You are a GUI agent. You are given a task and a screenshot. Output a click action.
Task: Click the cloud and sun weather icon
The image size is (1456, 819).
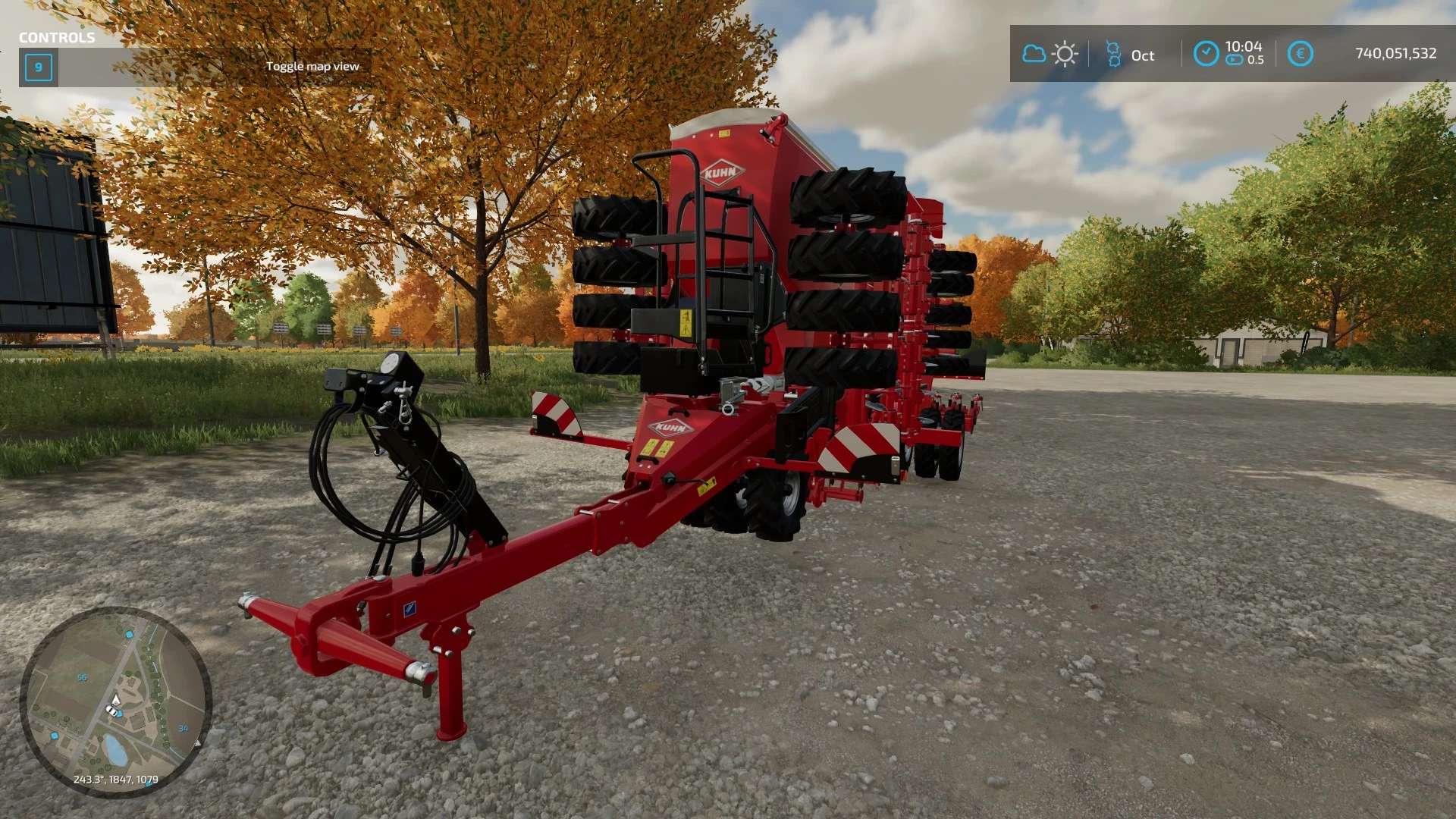tap(1050, 54)
